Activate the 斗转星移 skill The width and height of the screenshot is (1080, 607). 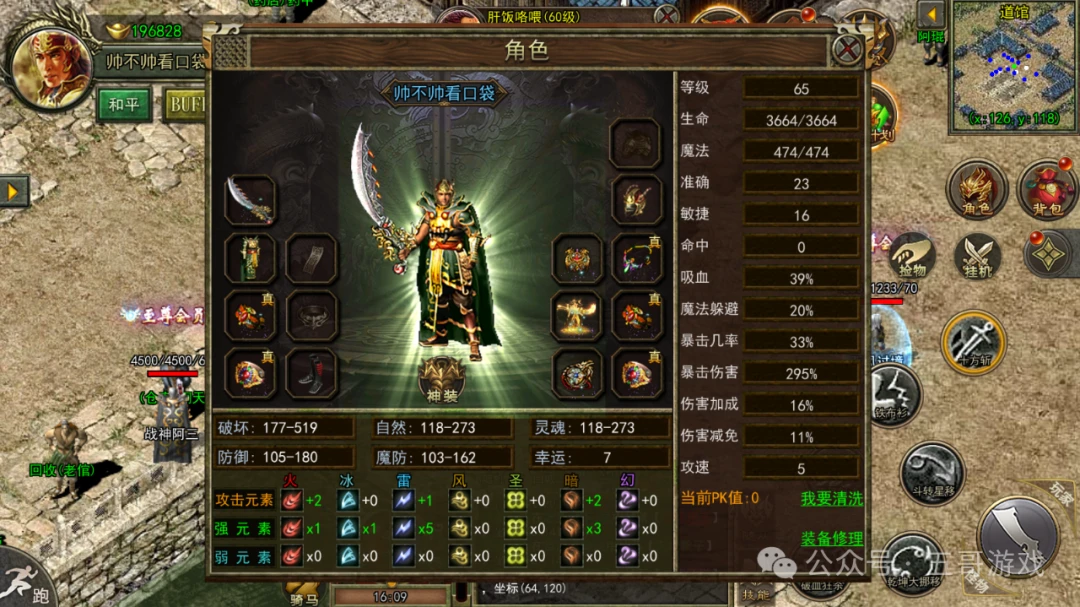pos(932,473)
